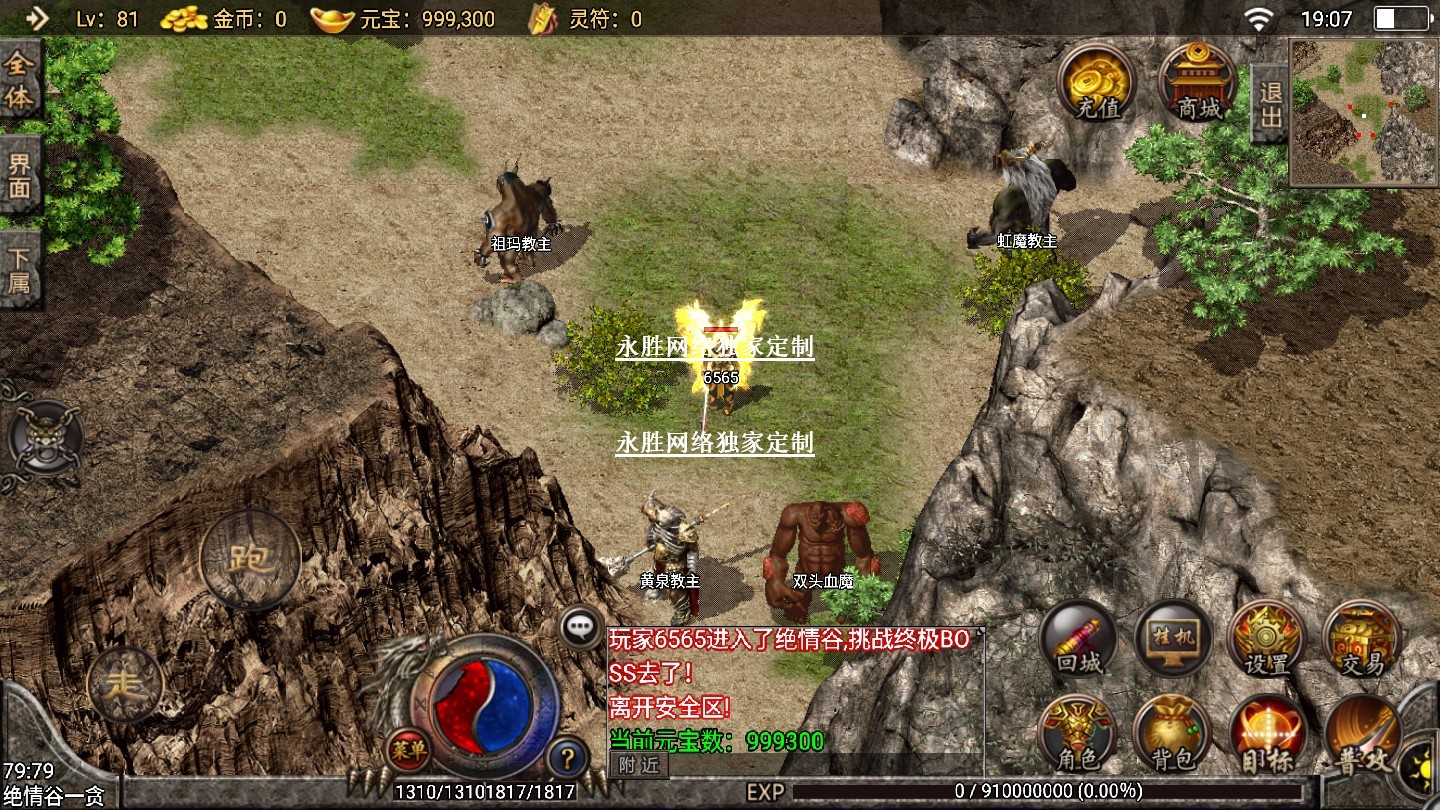The image size is (1440, 810).
Task: Open the 充值 recharge gold coins icon
Action: (x=1097, y=82)
